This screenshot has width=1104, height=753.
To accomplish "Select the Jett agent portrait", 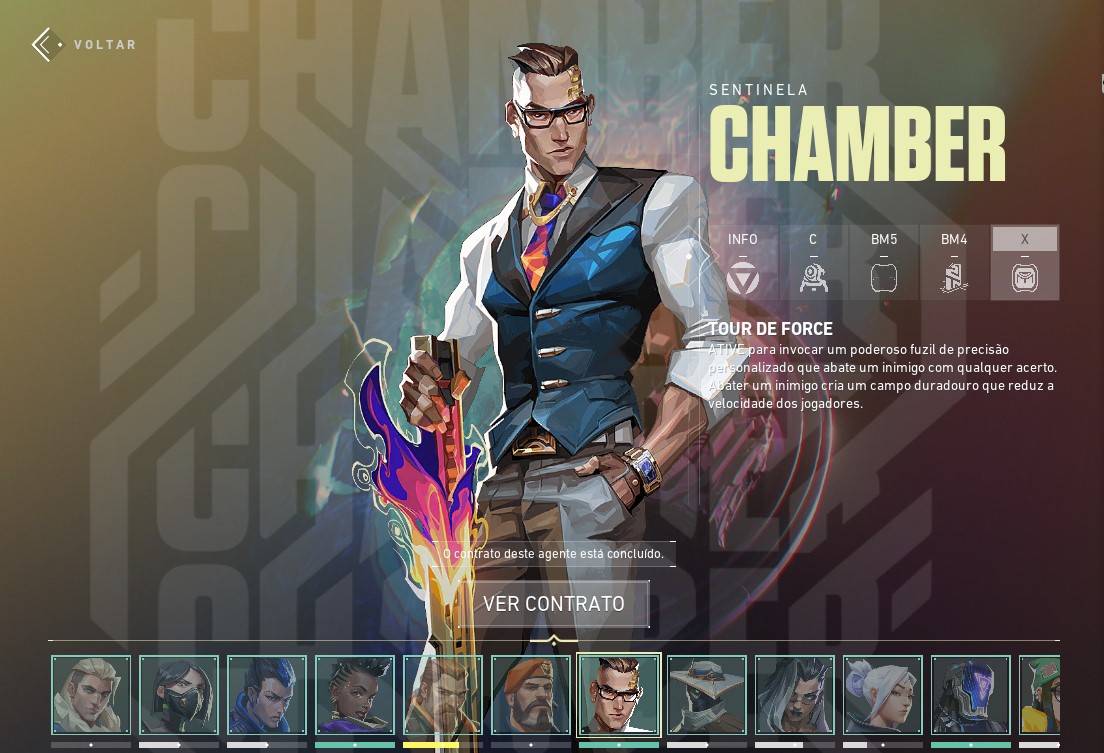I will click(x=883, y=695).
